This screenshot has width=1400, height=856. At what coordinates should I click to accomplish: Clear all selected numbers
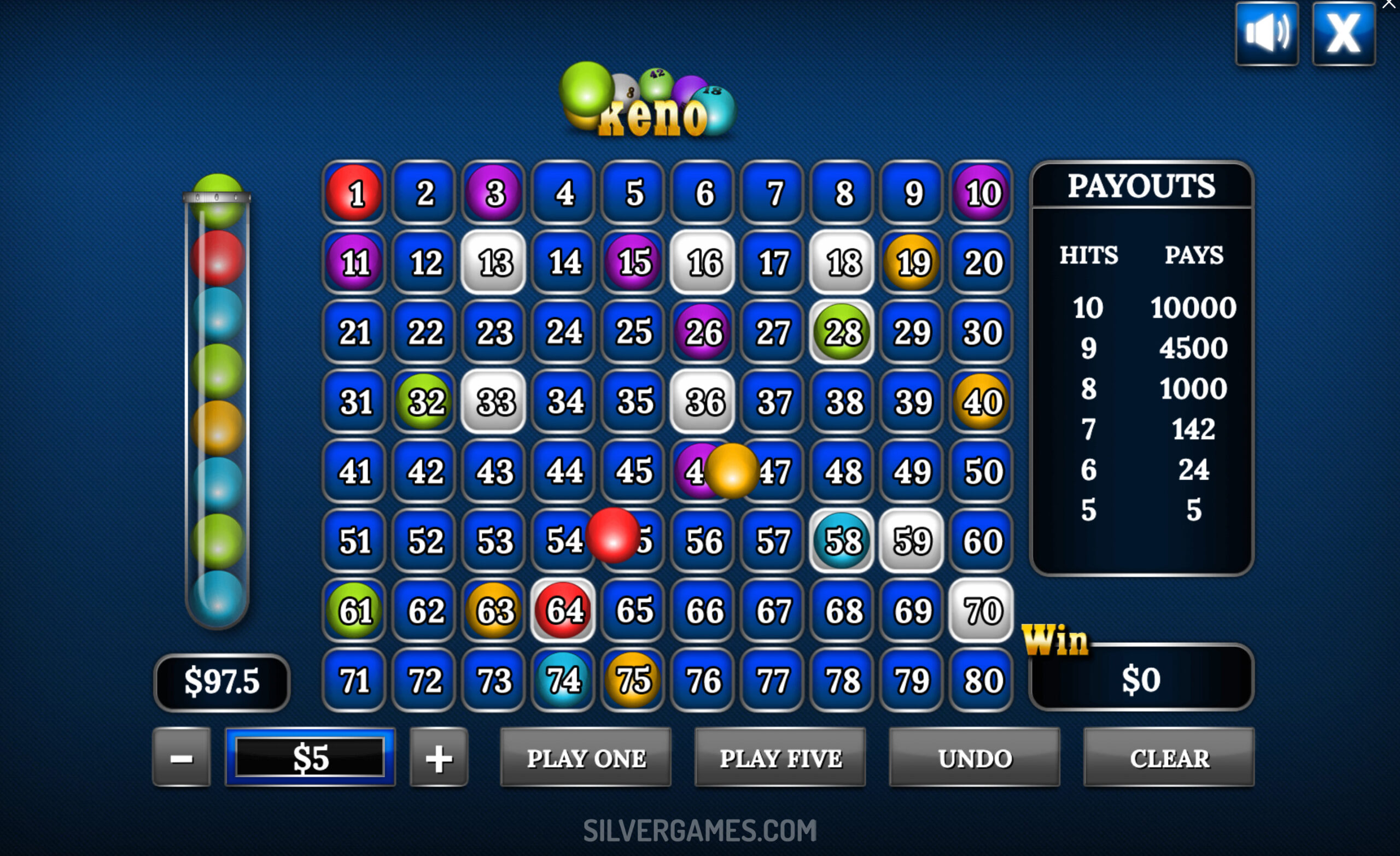tap(1169, 758)
